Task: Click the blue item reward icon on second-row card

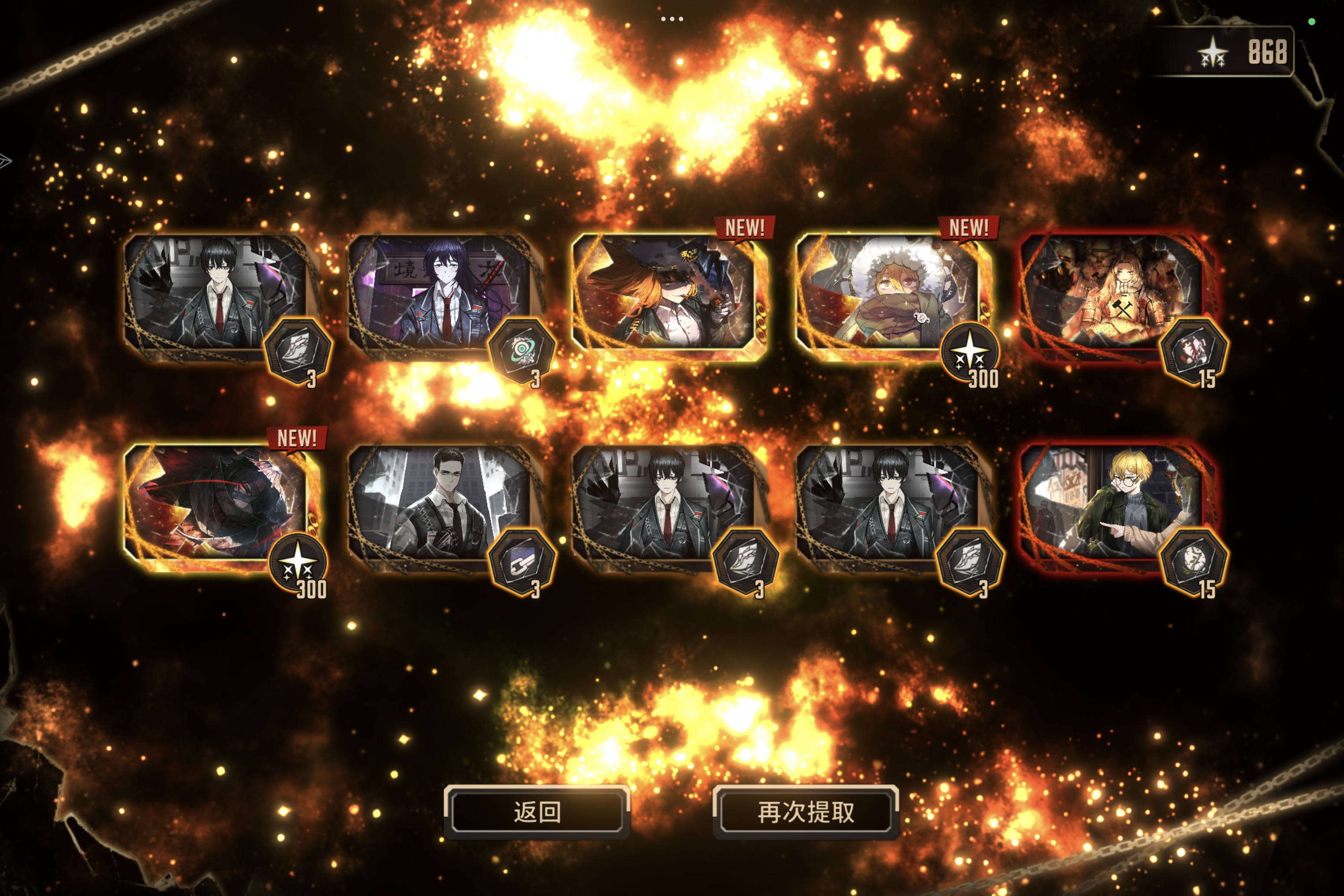Action: [x=523, y=562]
